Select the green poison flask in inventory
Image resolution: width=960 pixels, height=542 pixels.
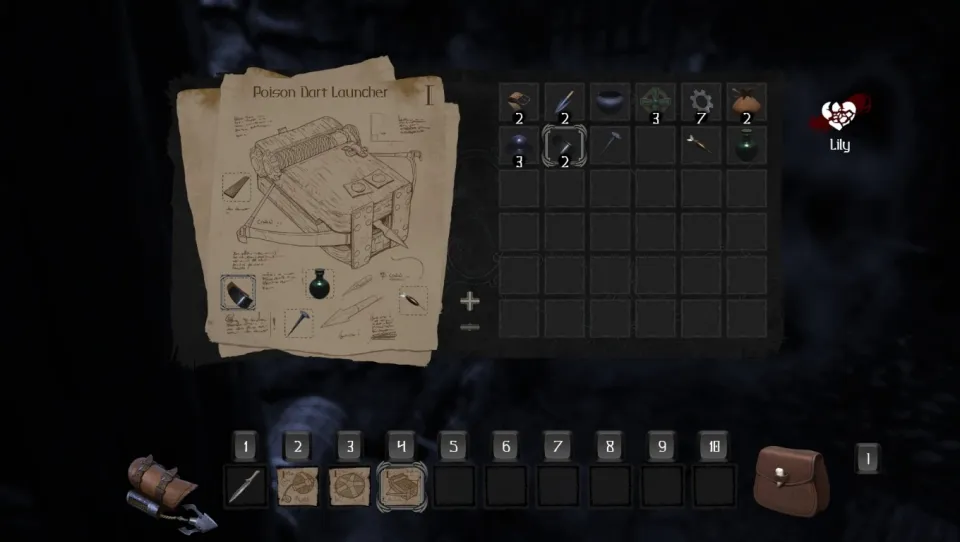[746, 146]
